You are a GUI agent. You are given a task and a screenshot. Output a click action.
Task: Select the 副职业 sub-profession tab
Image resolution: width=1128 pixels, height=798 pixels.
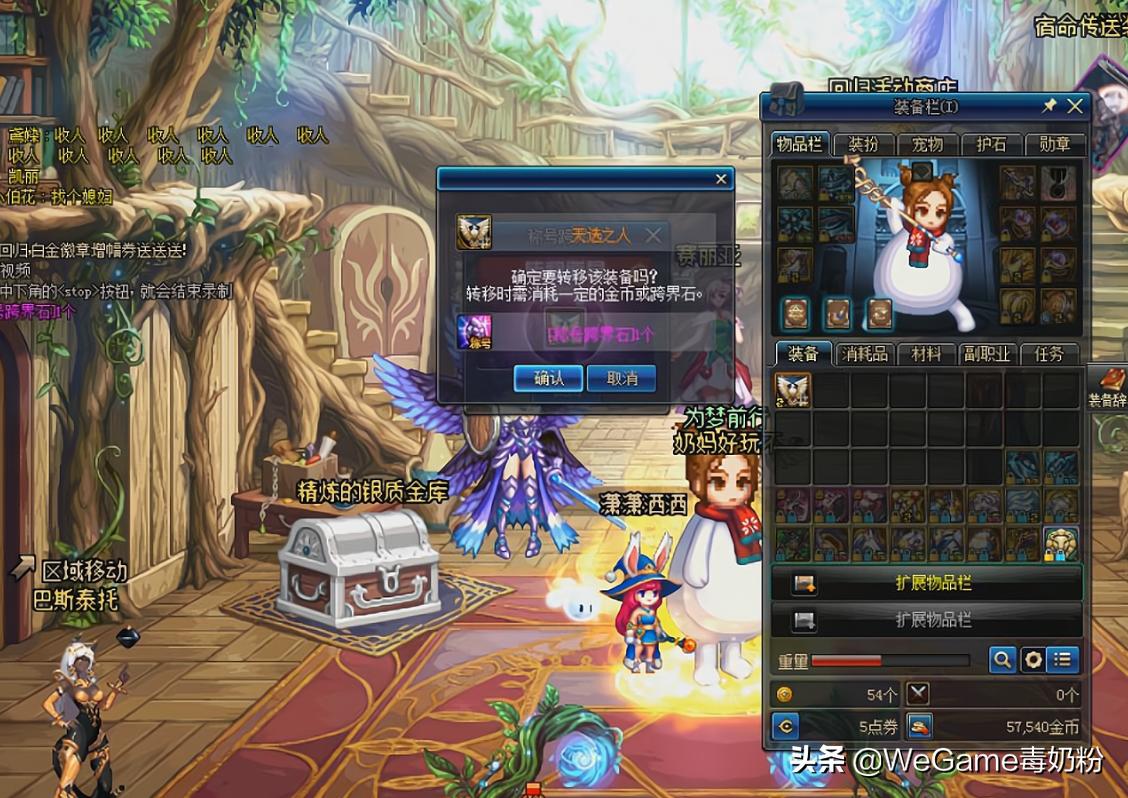tap(986, 354)
